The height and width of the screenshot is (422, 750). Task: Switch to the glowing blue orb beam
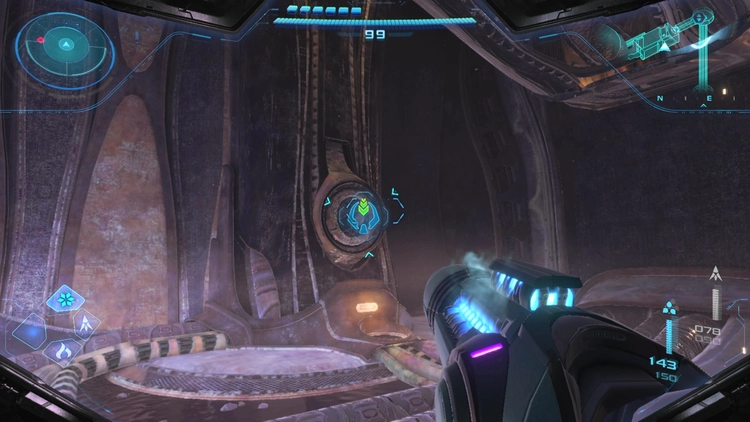[x=30, y=331]
